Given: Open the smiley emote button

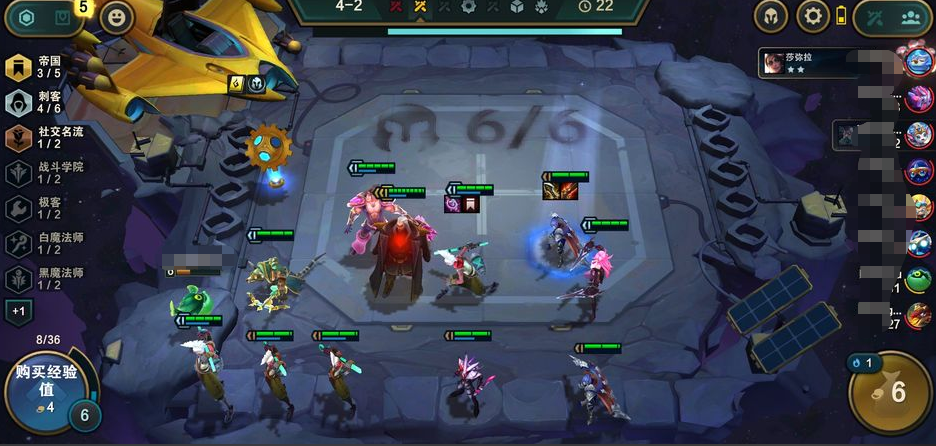Looking at the screenshot, I should coord(117,18).
